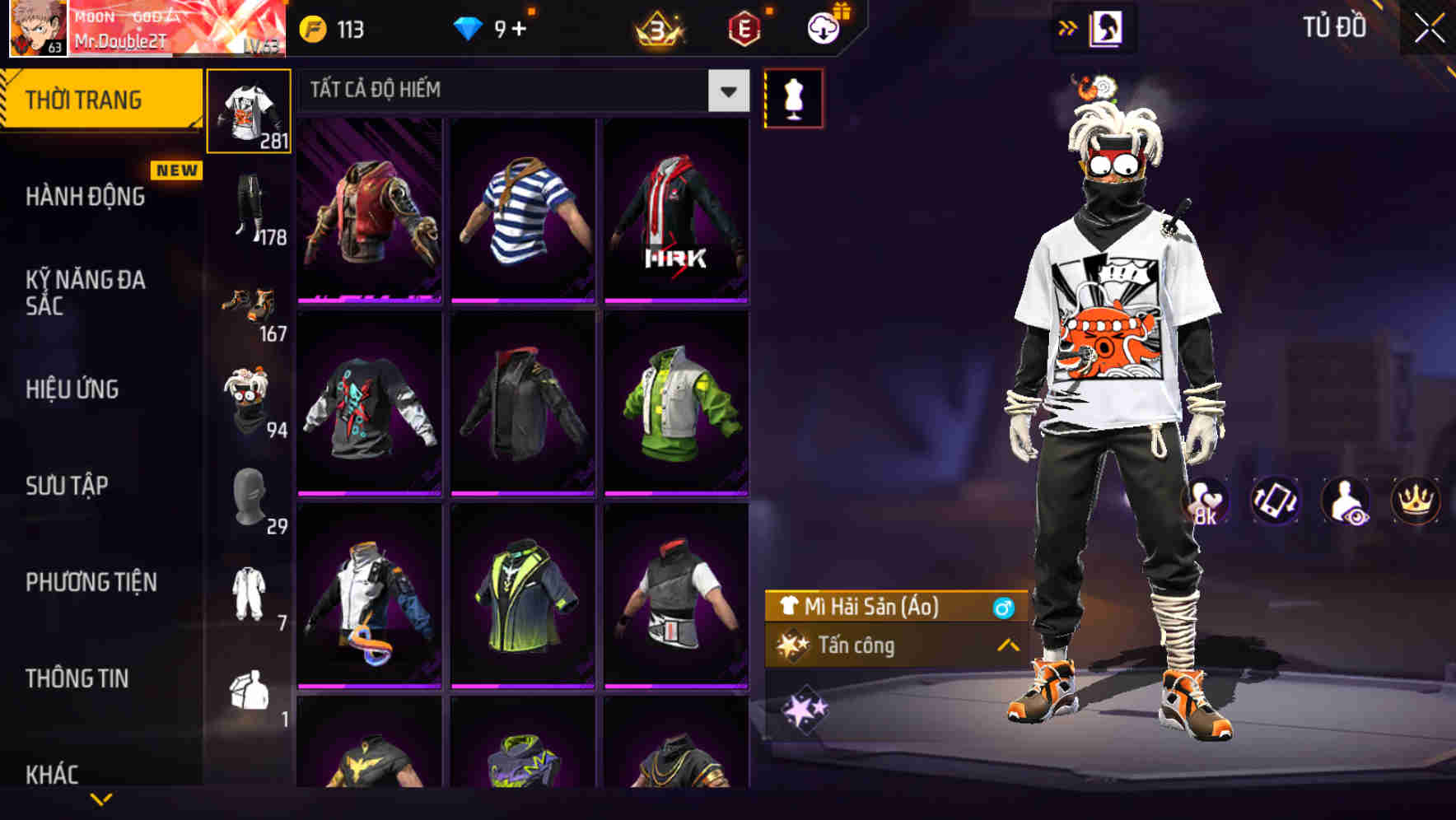Open the 'Tất cả độ hiếm' rarity dropdown
This screenshot has width=1456, height=820.
[x=519, y=91]
